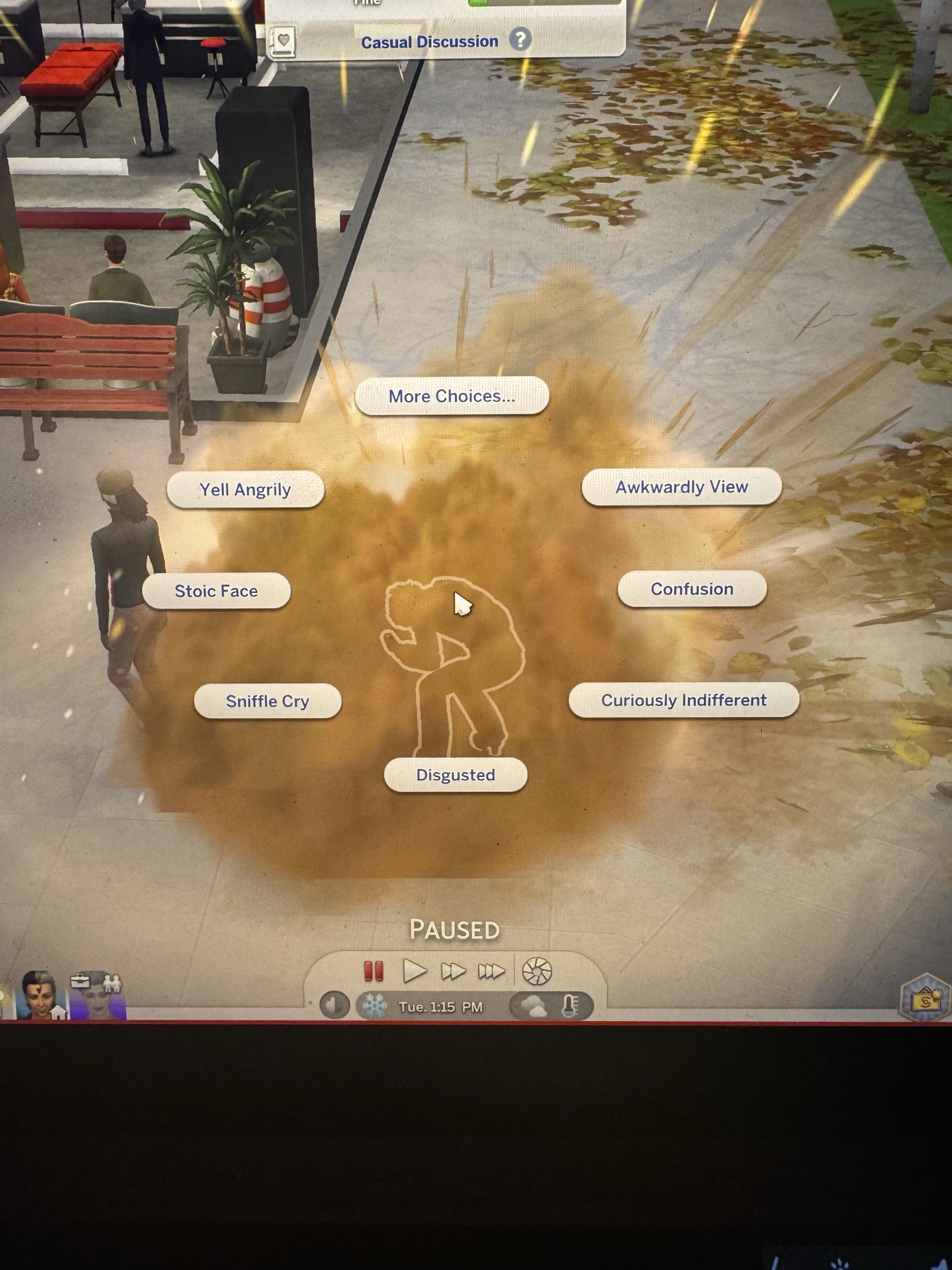Open the camera shutter screenshot tool
952x1270 pixels.
(537, 971)
